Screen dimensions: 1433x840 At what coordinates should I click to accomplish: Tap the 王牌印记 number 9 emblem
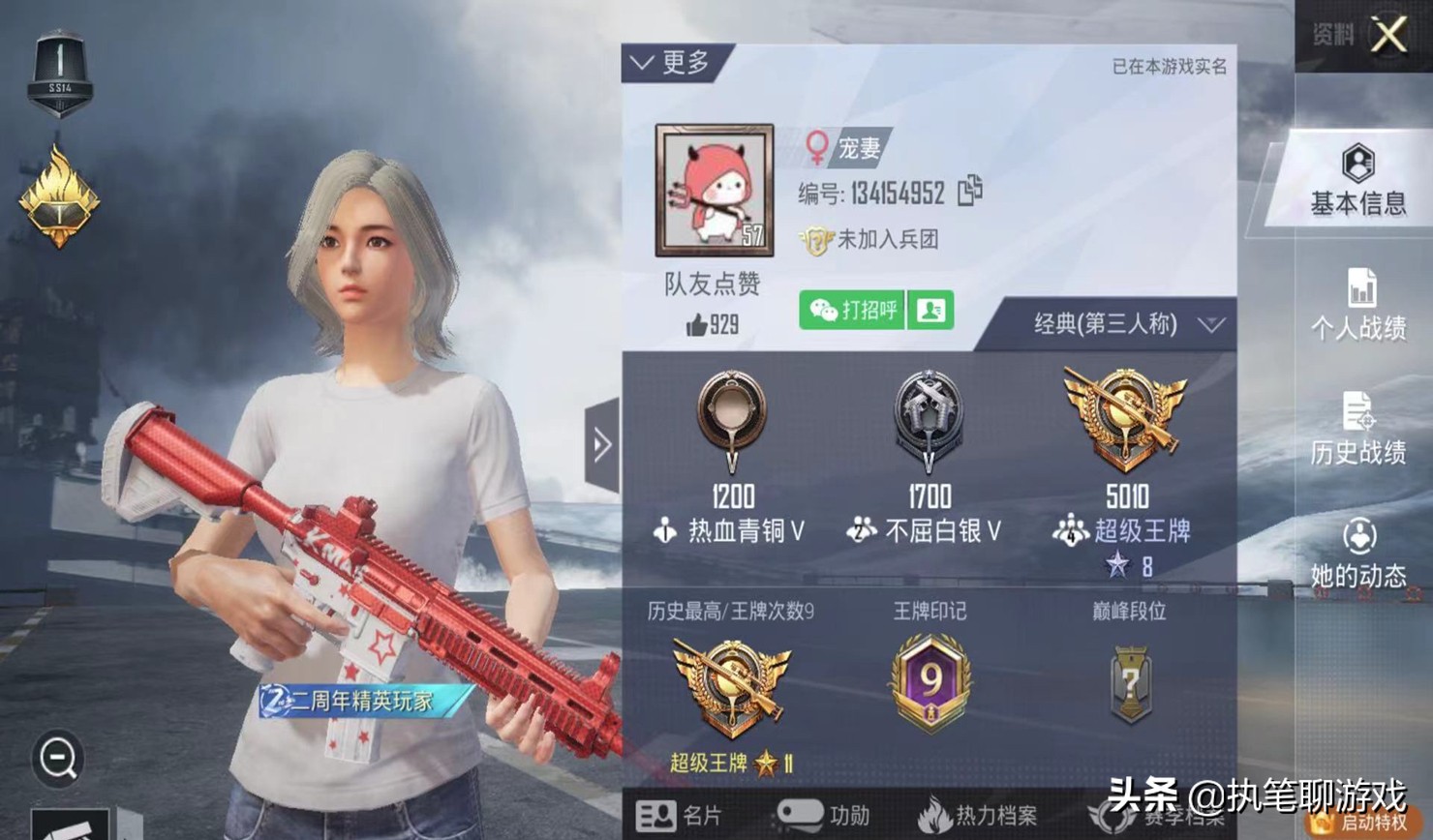[x=929, y=682]
